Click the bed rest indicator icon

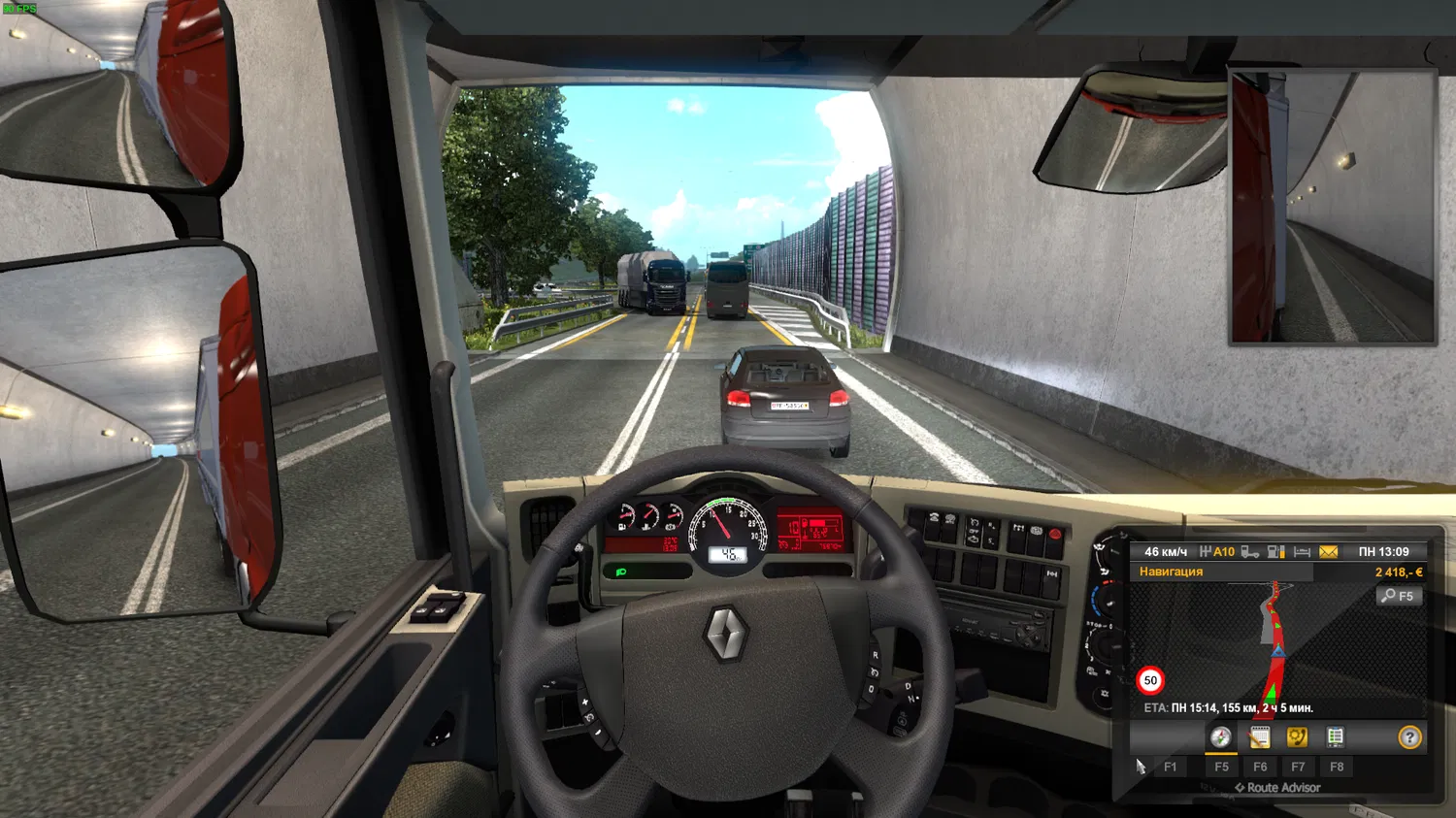pos(1303,552)
